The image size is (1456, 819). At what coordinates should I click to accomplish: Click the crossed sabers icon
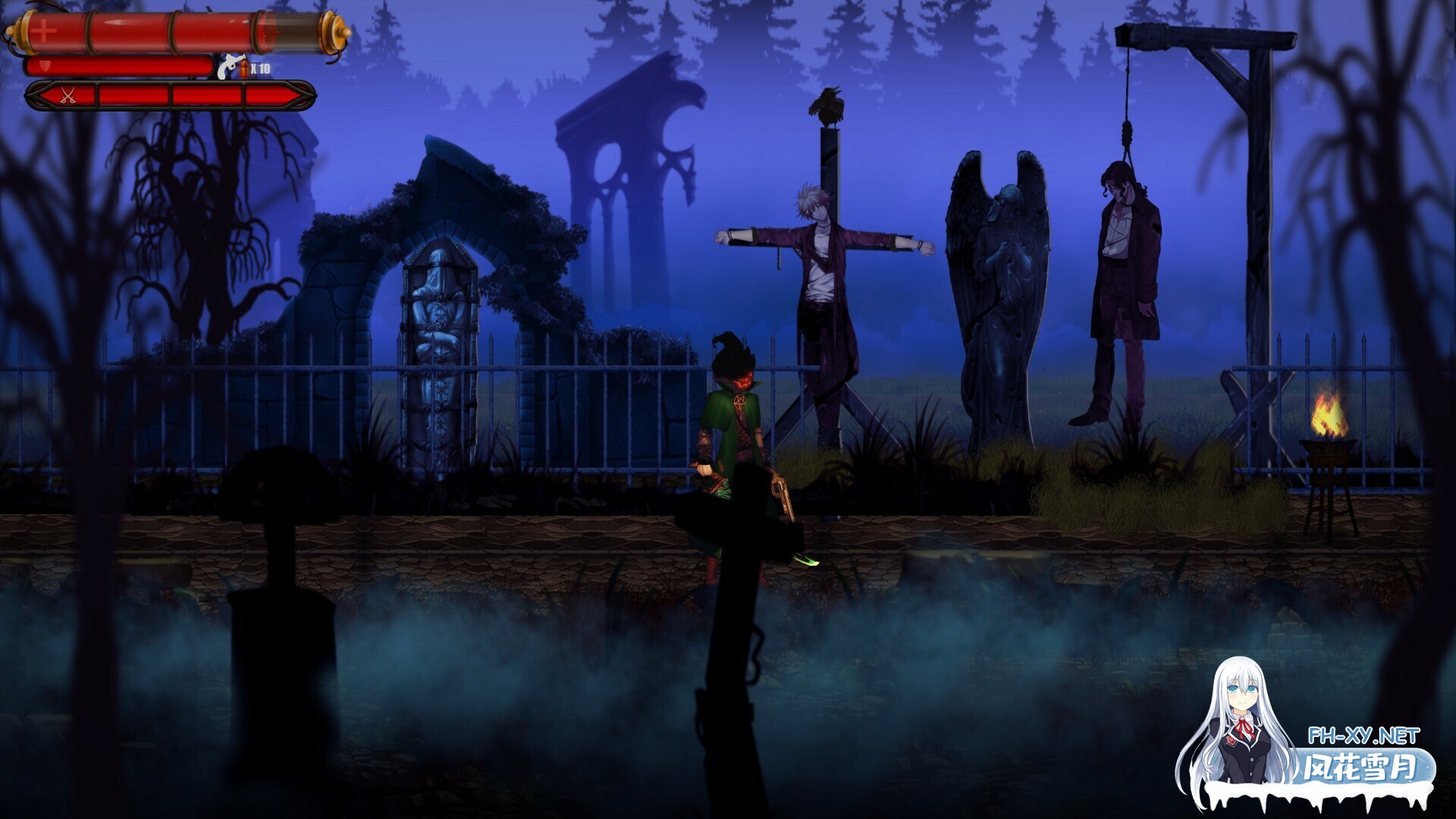point(68,96)
